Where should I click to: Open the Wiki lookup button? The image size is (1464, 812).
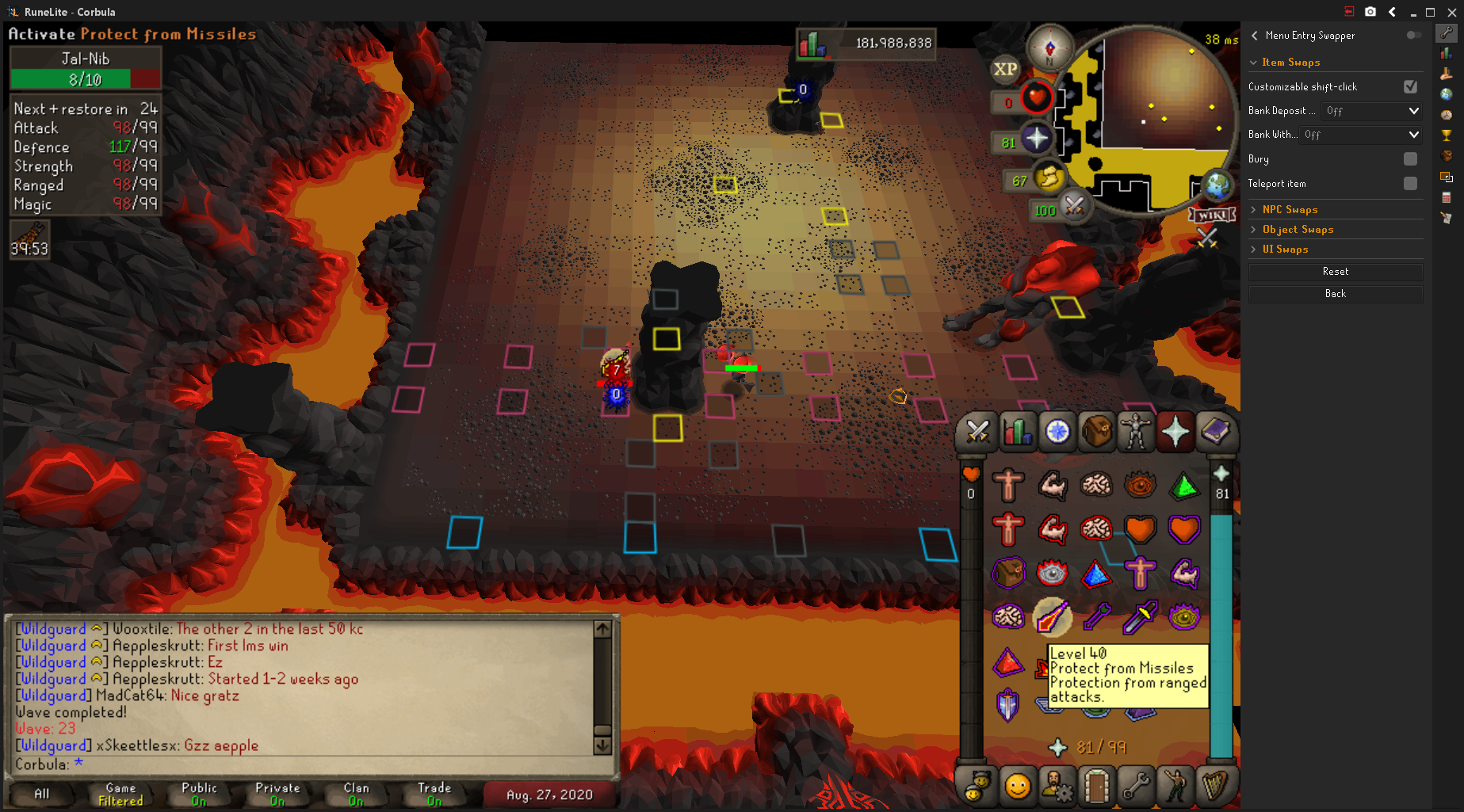(x=1211, y=215)
